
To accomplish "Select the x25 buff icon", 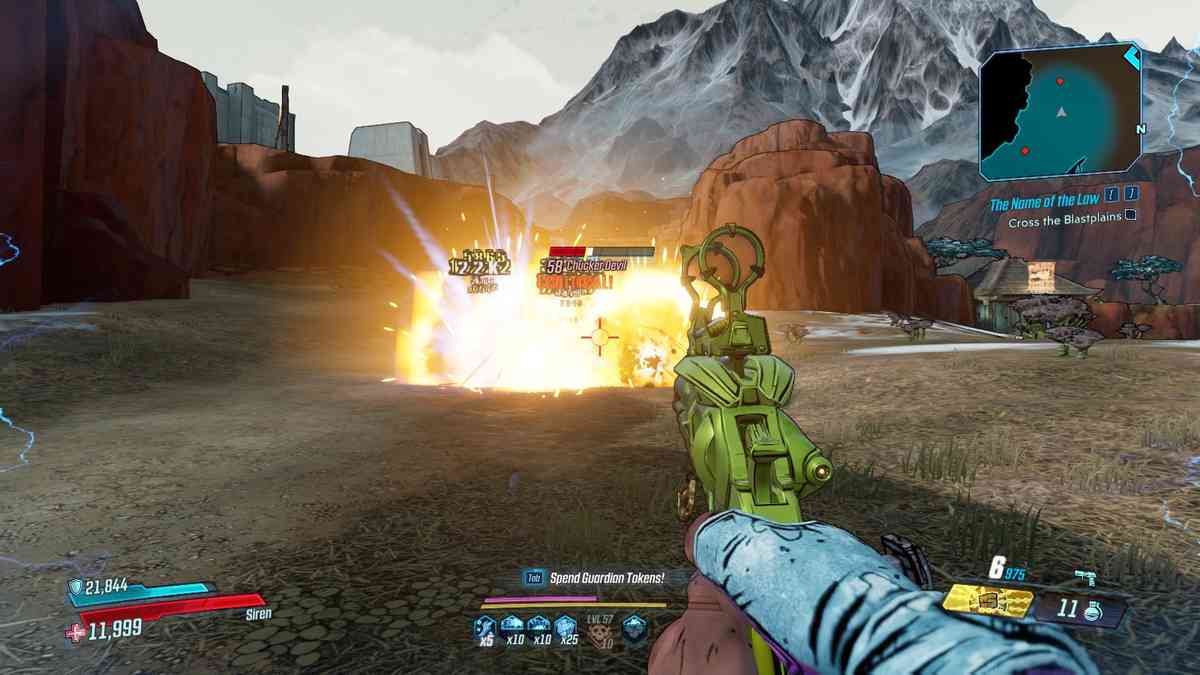I will (x=565, y=628).
